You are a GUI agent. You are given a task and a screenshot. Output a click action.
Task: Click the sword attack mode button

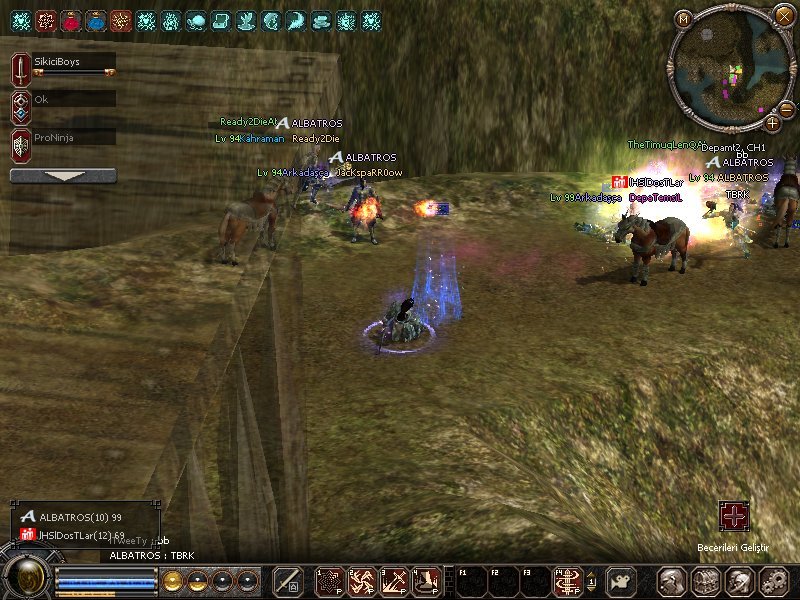(x=288, y=580)
